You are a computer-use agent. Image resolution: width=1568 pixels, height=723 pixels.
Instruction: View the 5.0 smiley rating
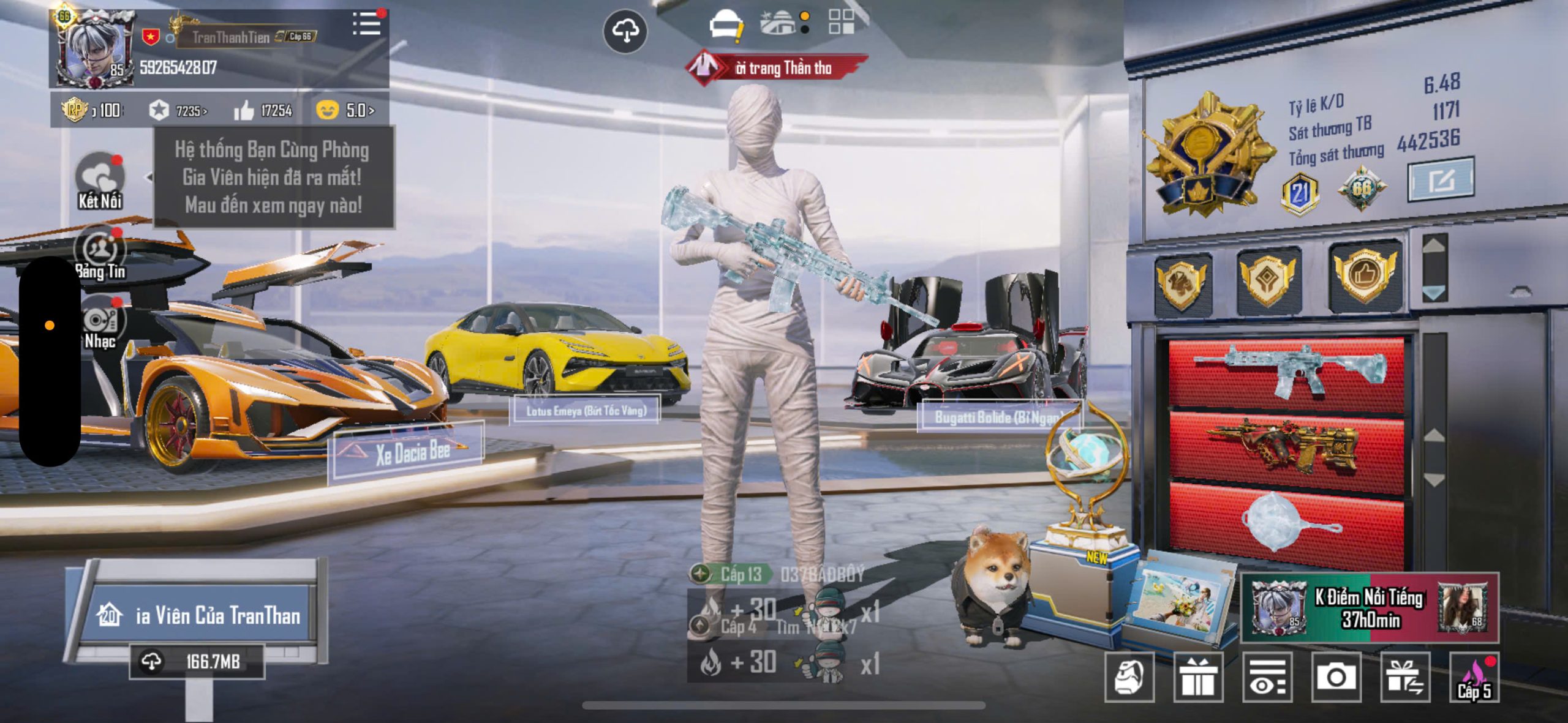[x=345, y=110]
